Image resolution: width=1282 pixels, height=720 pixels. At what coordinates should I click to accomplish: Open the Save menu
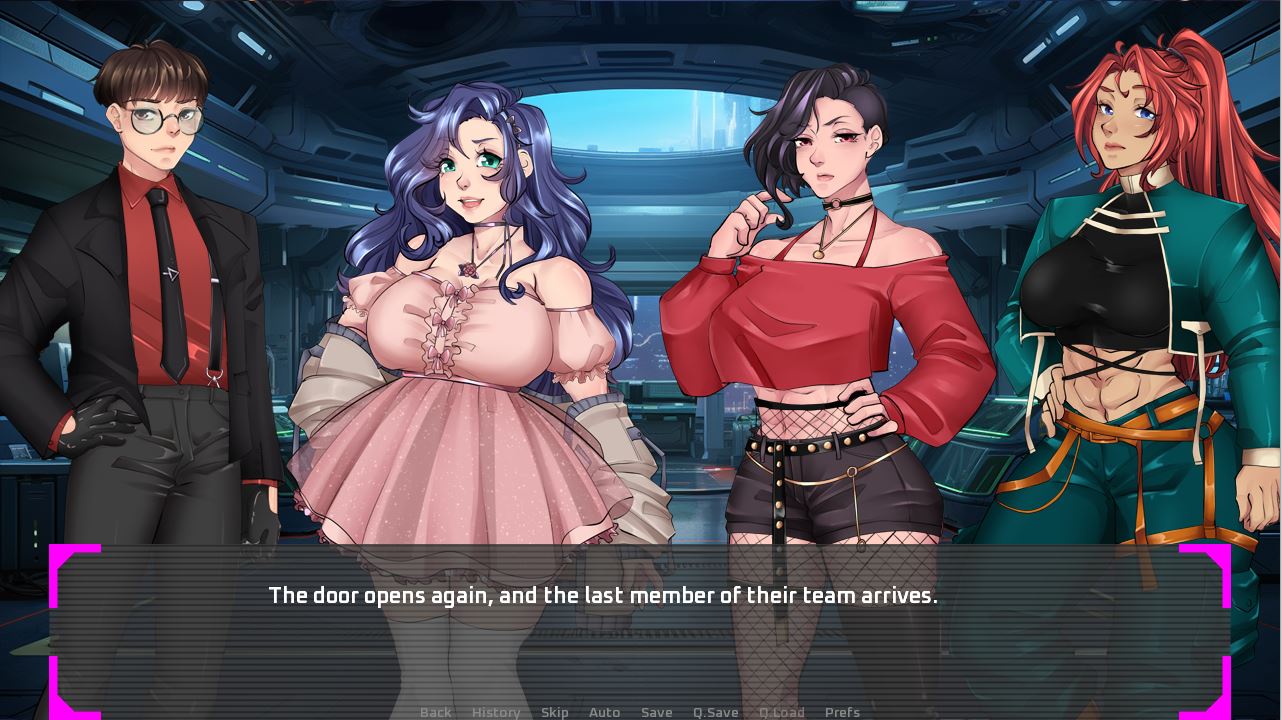[656, 712]
